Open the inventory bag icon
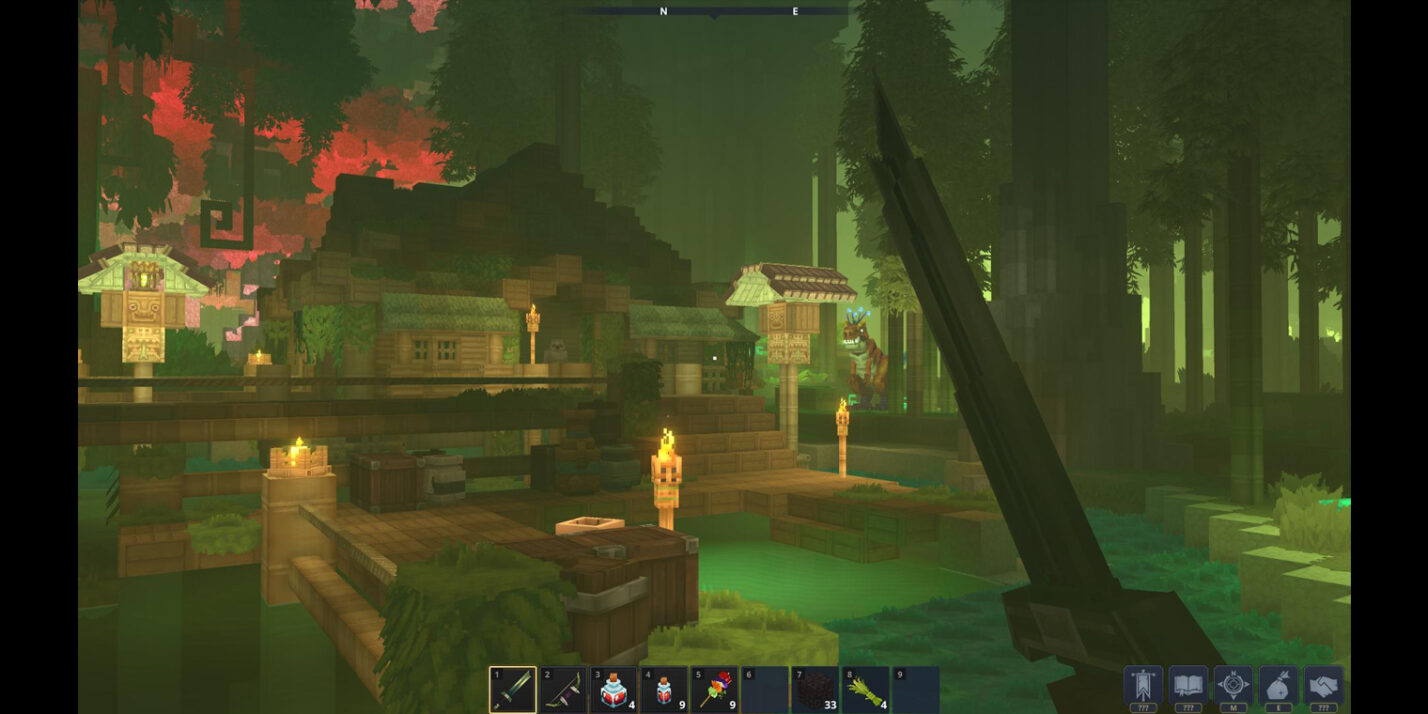The image size is (1428, 714). click(x=1278, y=685)
